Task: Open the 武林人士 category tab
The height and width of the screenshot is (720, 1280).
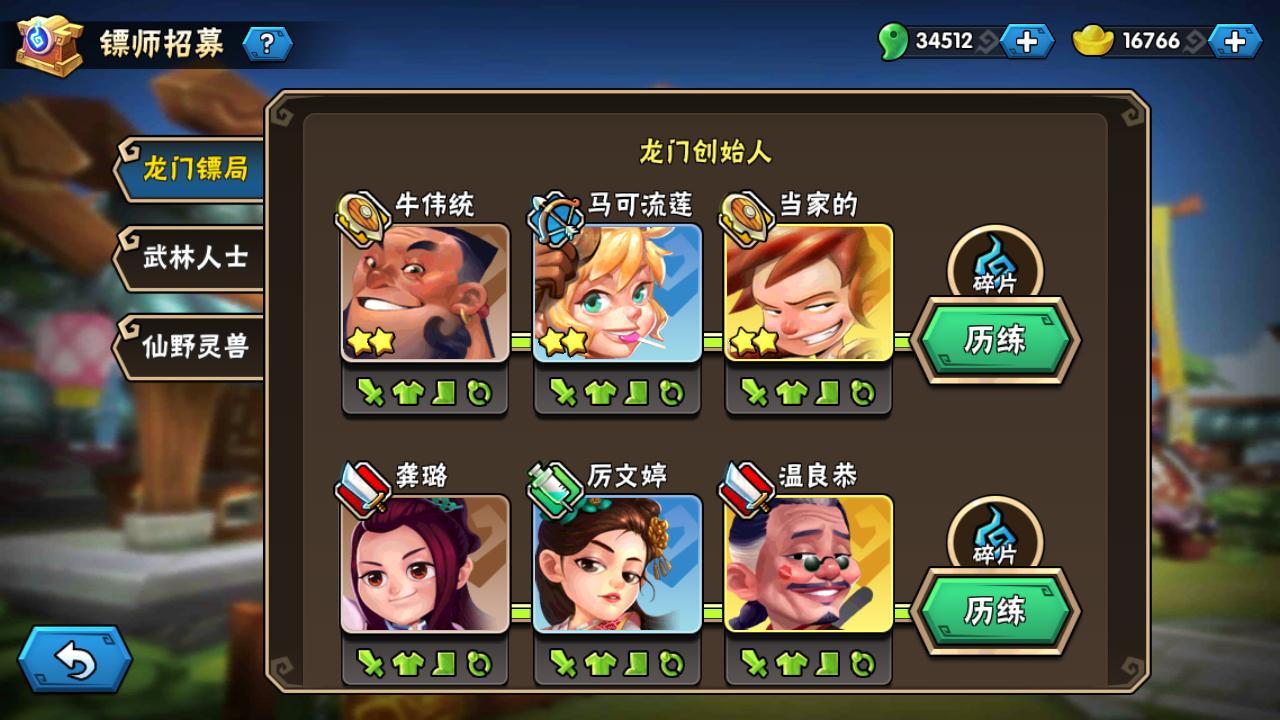Action: pos(193,258)
